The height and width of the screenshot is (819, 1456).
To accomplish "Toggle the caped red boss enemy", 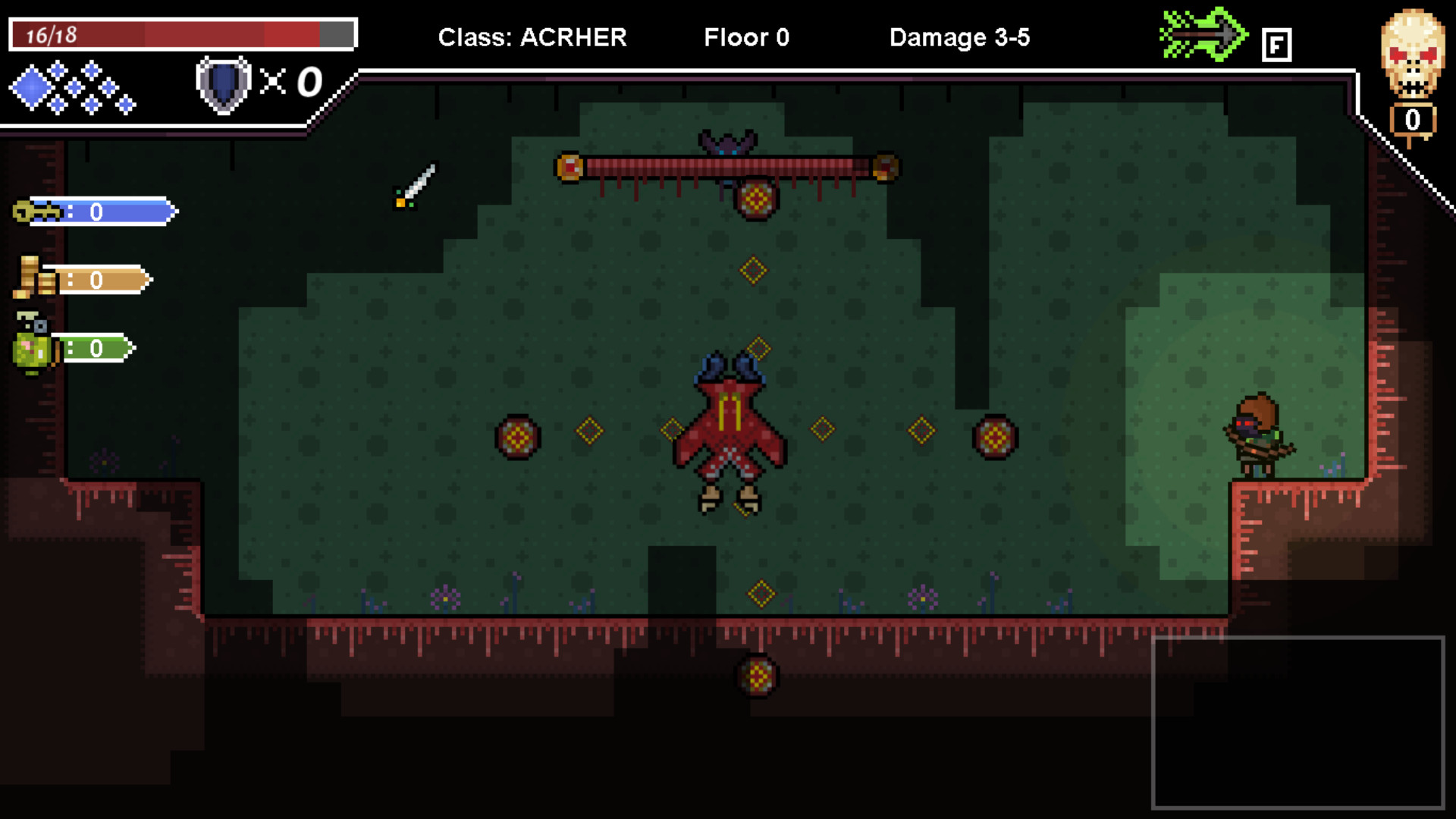I will [732, 432].
